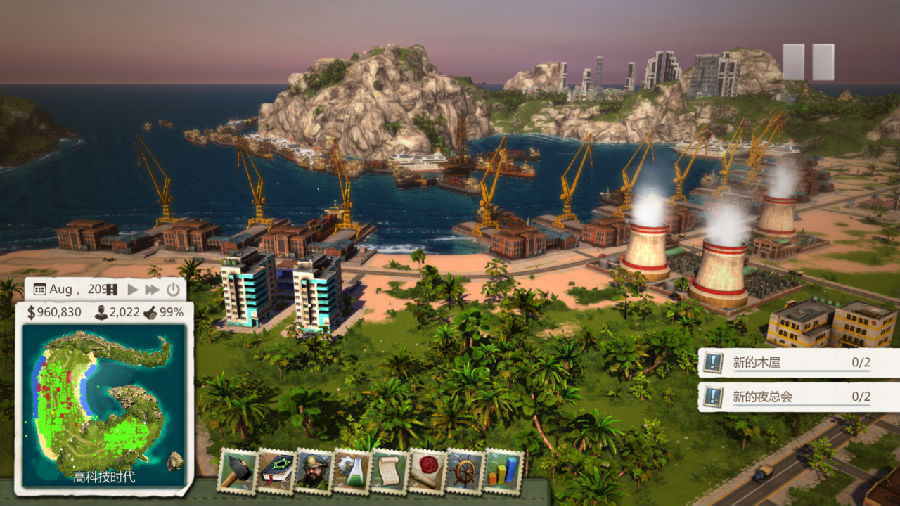Open the green constitution book
Viewport: 900px width, 506px height.
pos(277,469)
